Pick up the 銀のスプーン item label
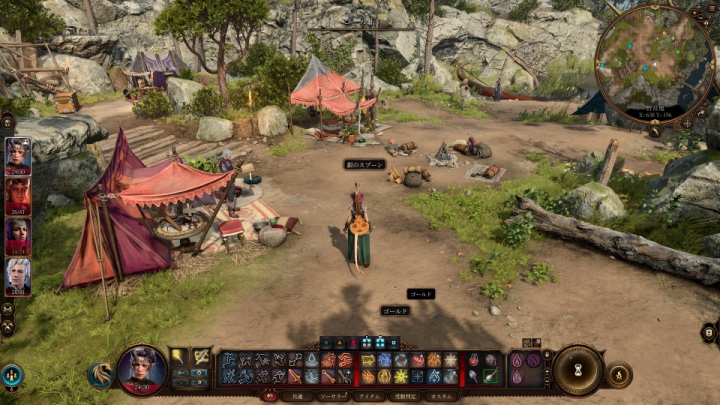The height and width of the screenshot is (405, 720). pos(365,164)
